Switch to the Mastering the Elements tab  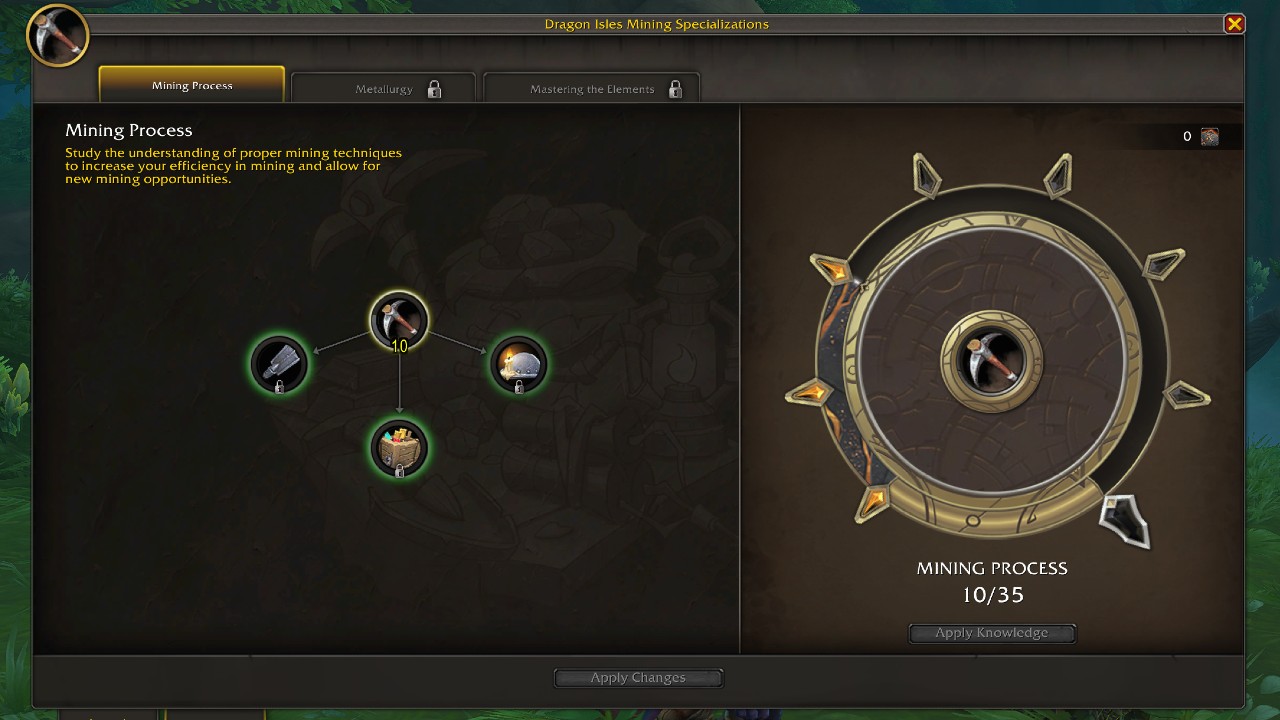coord(591,88)
